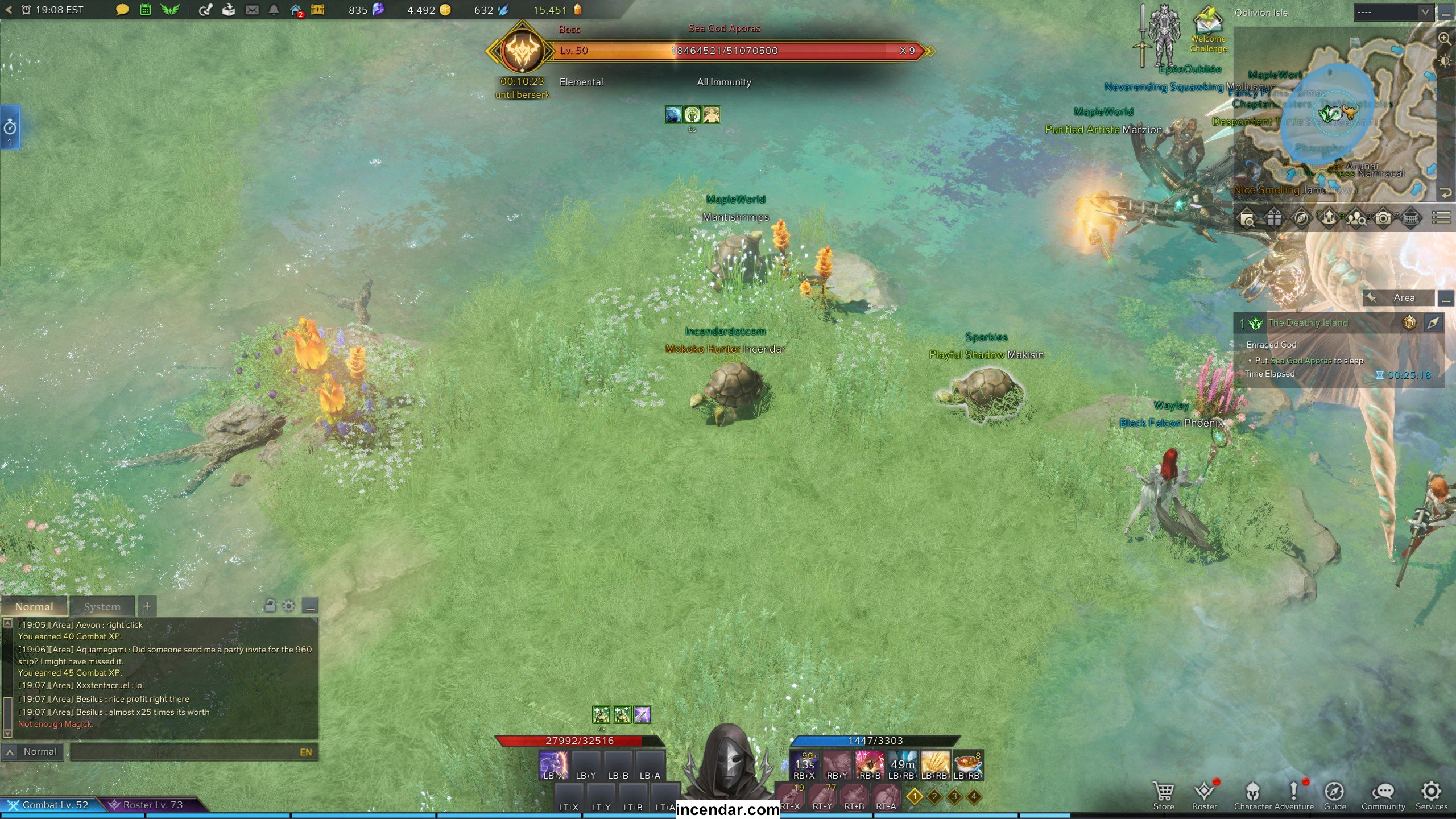Select the Normal chat tab
This screenshot has width=1456, height=819.
[x=34, y=607]
